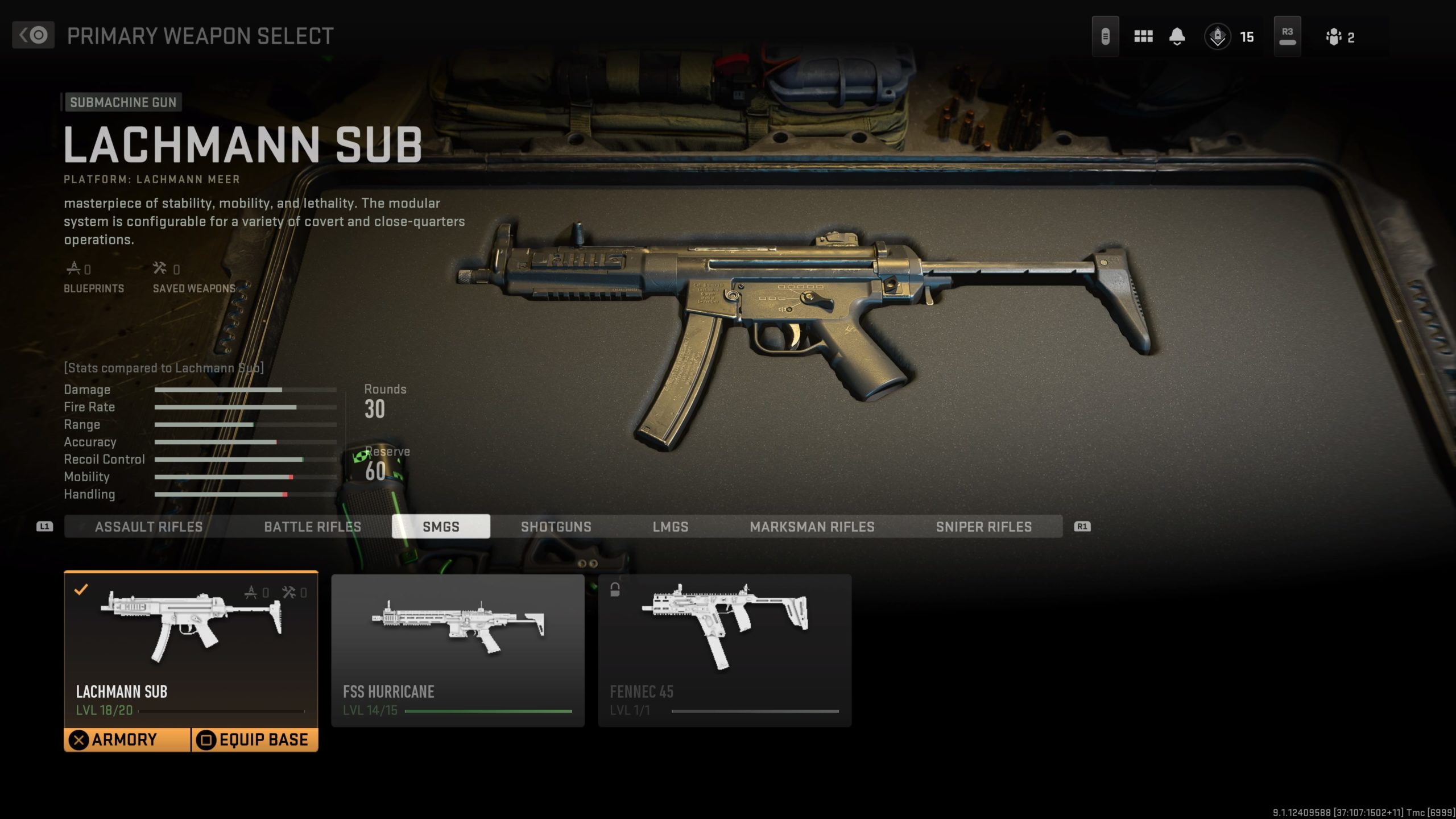This screenshot has height=819, width=1456.
Task: Open the Marksman Rifles tab
Action: pyautogui.click(x=812, y=527)
